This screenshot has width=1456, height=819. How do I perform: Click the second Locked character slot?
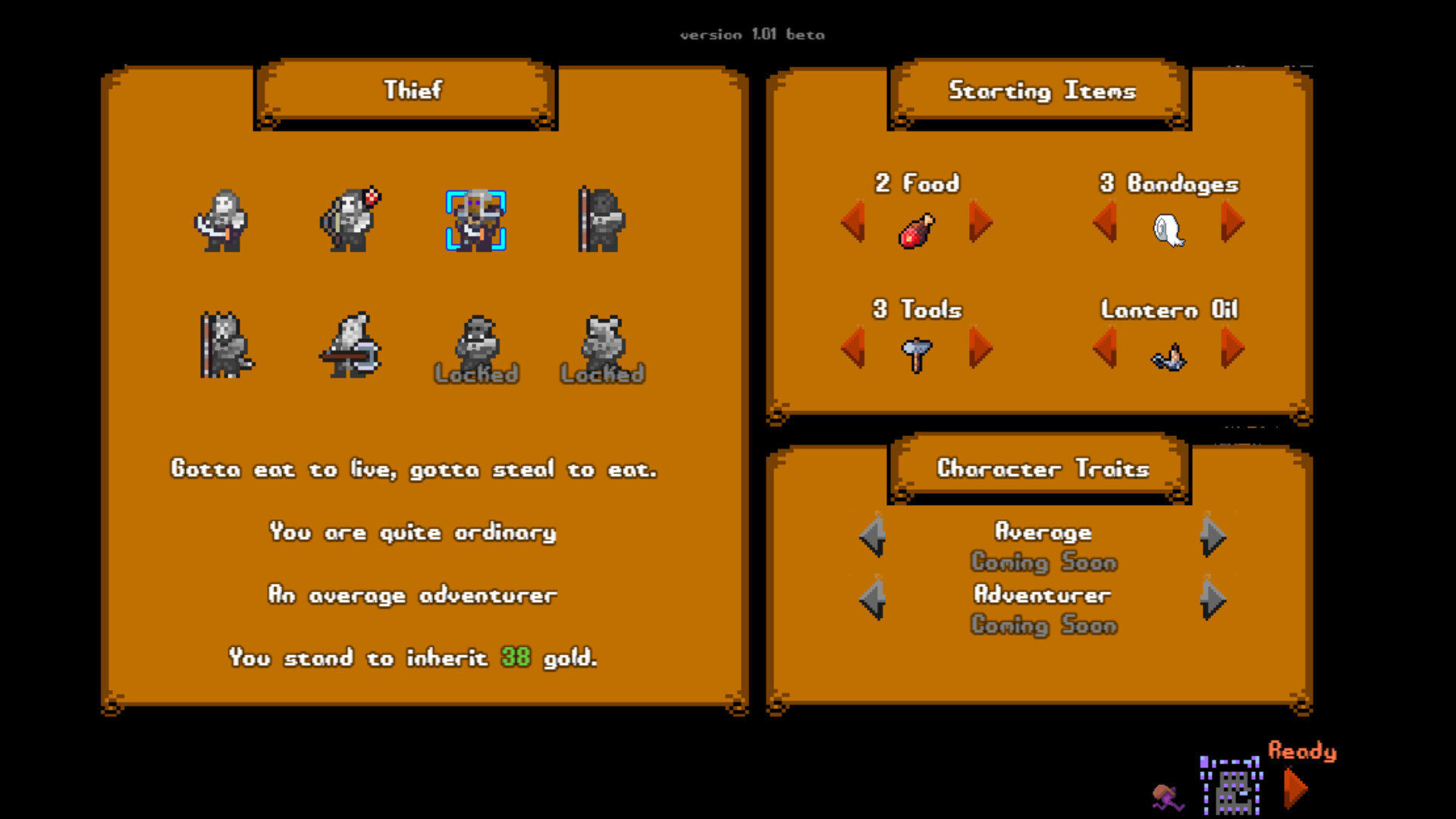(601, 349)
